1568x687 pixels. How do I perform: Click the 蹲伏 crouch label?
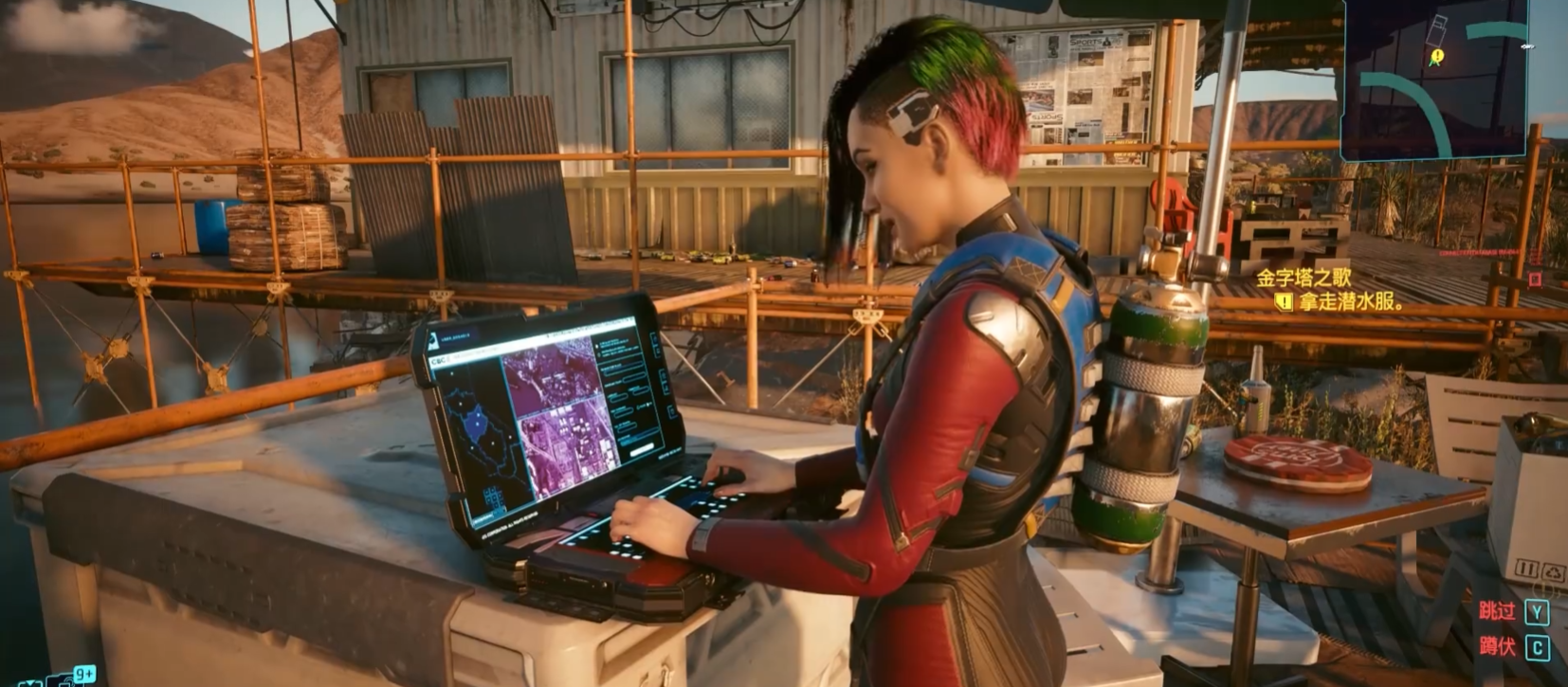pyautogui.click(x=1497, y=647)
